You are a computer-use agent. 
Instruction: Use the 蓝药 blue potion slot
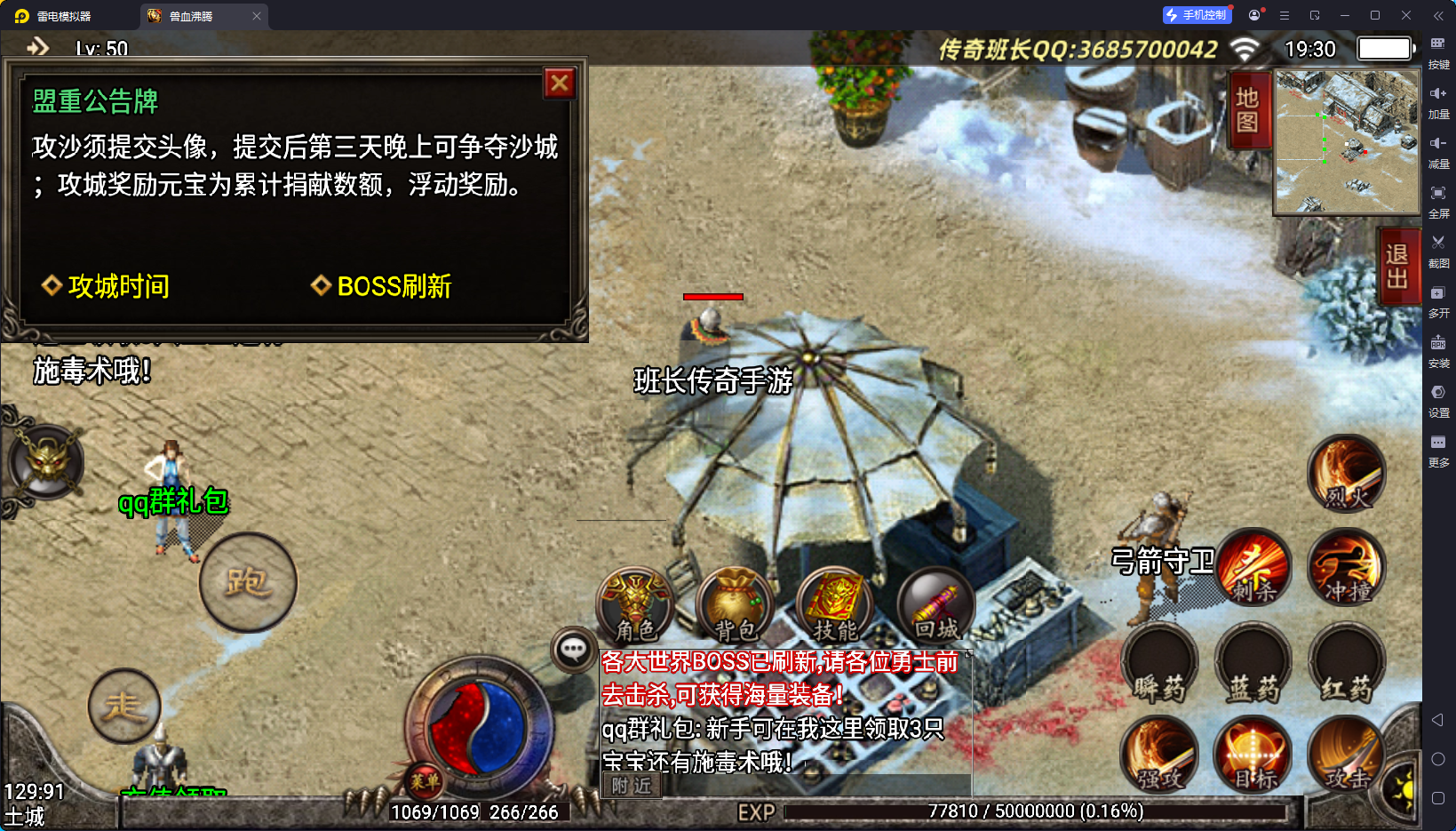tap(1253, 662)
